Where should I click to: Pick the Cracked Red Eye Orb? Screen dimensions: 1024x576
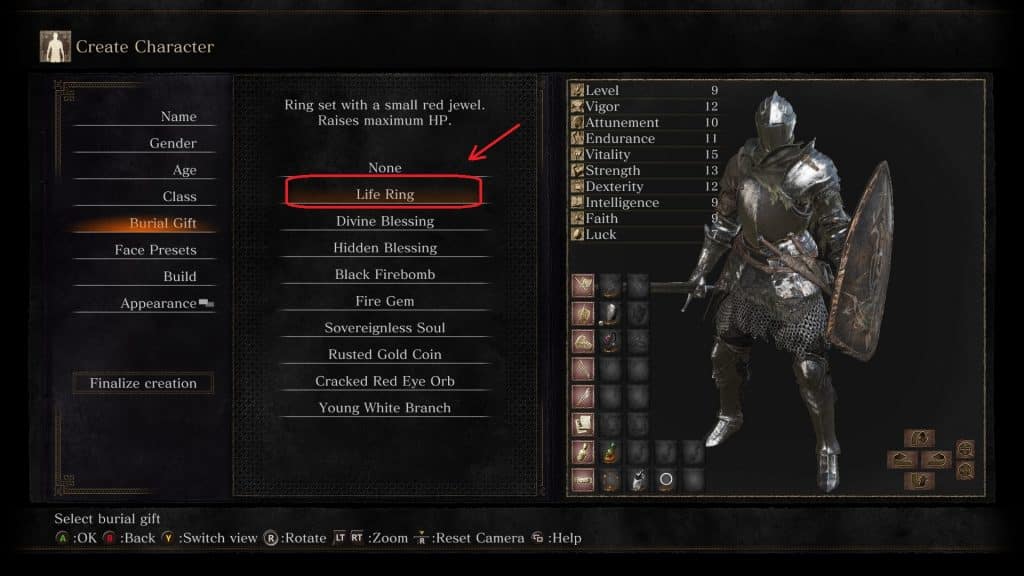point(385,381)
